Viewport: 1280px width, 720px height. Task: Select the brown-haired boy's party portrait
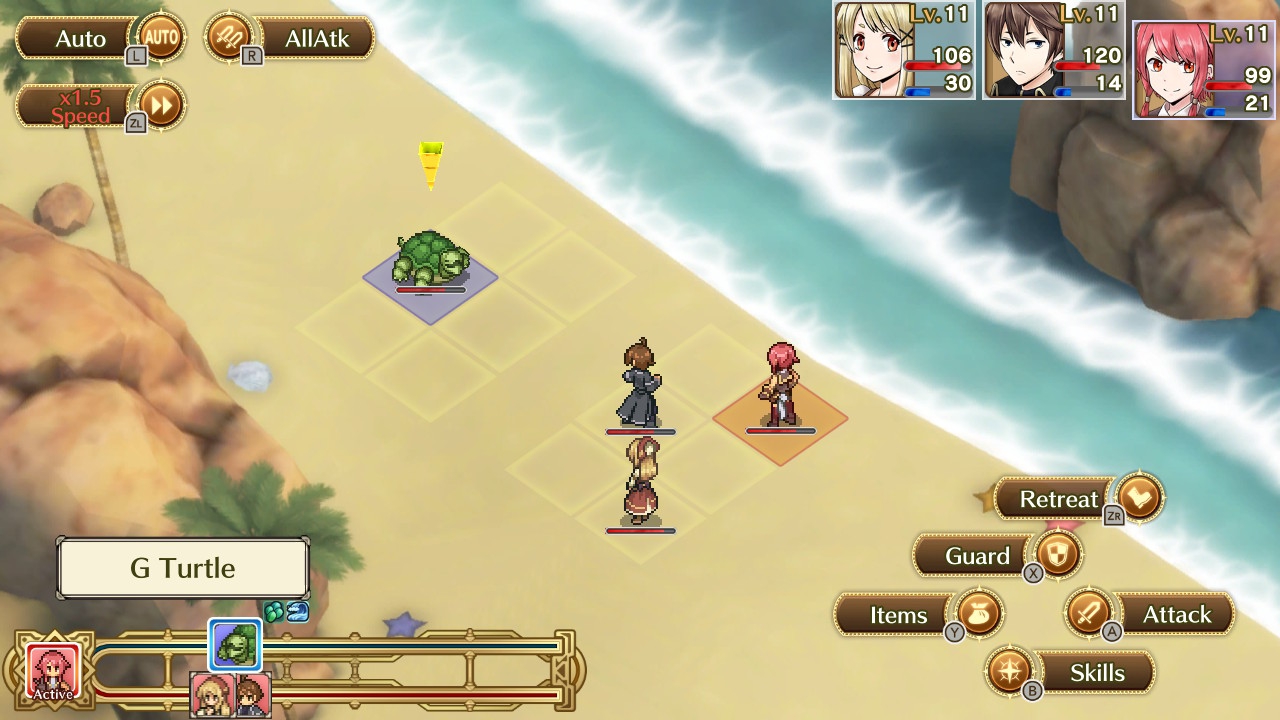click(1053, 50)
